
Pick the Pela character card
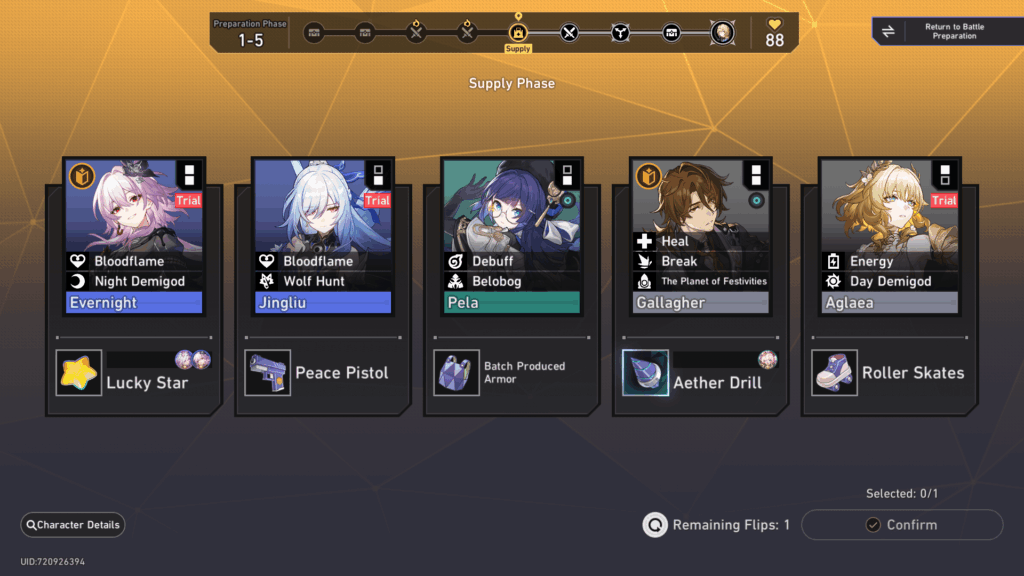510,235
